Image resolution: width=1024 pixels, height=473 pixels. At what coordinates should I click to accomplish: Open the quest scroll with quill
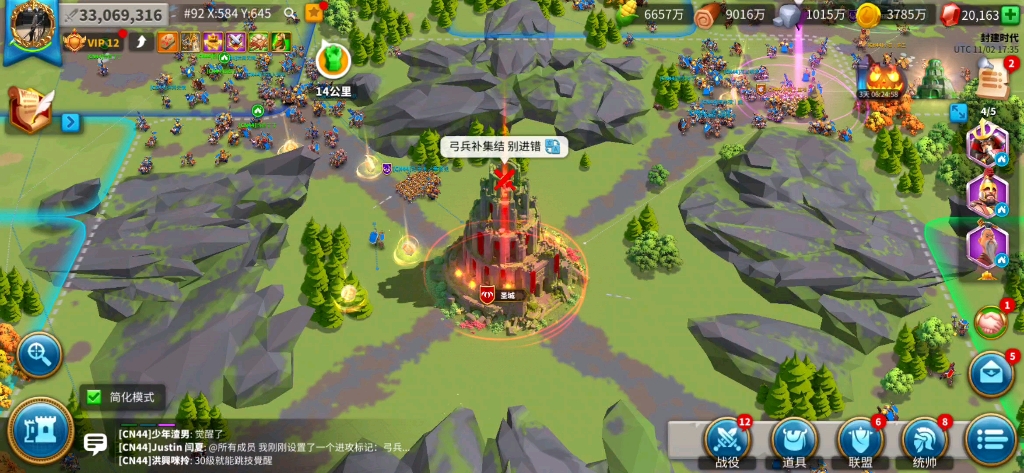tap(29, 109)
